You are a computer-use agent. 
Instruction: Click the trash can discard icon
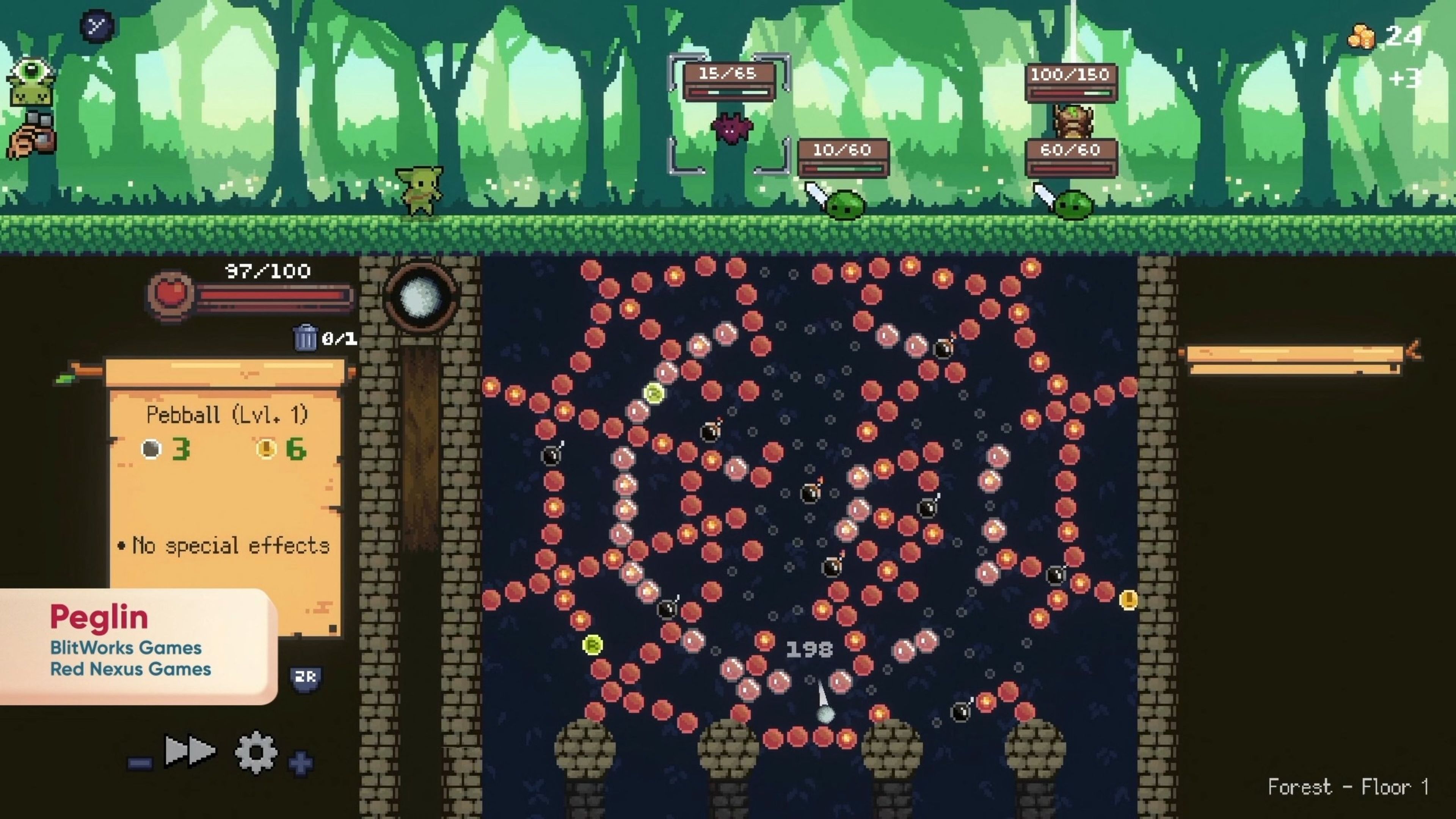306,338
